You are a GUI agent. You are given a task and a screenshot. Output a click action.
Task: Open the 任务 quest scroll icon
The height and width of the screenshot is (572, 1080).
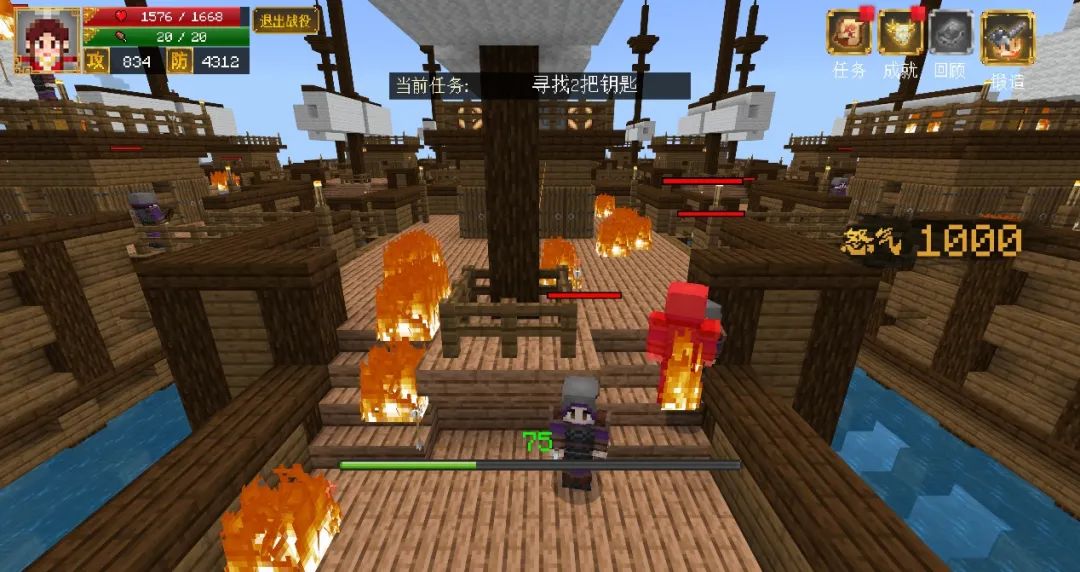849,33
